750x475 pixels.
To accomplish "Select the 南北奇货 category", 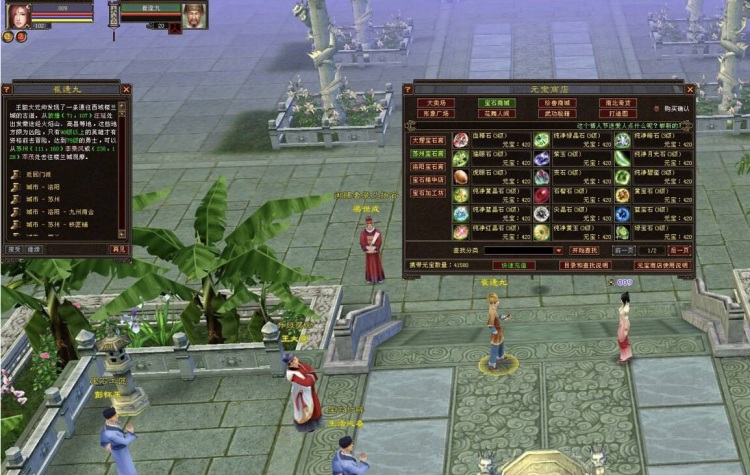I will click(x=617, y=102).
